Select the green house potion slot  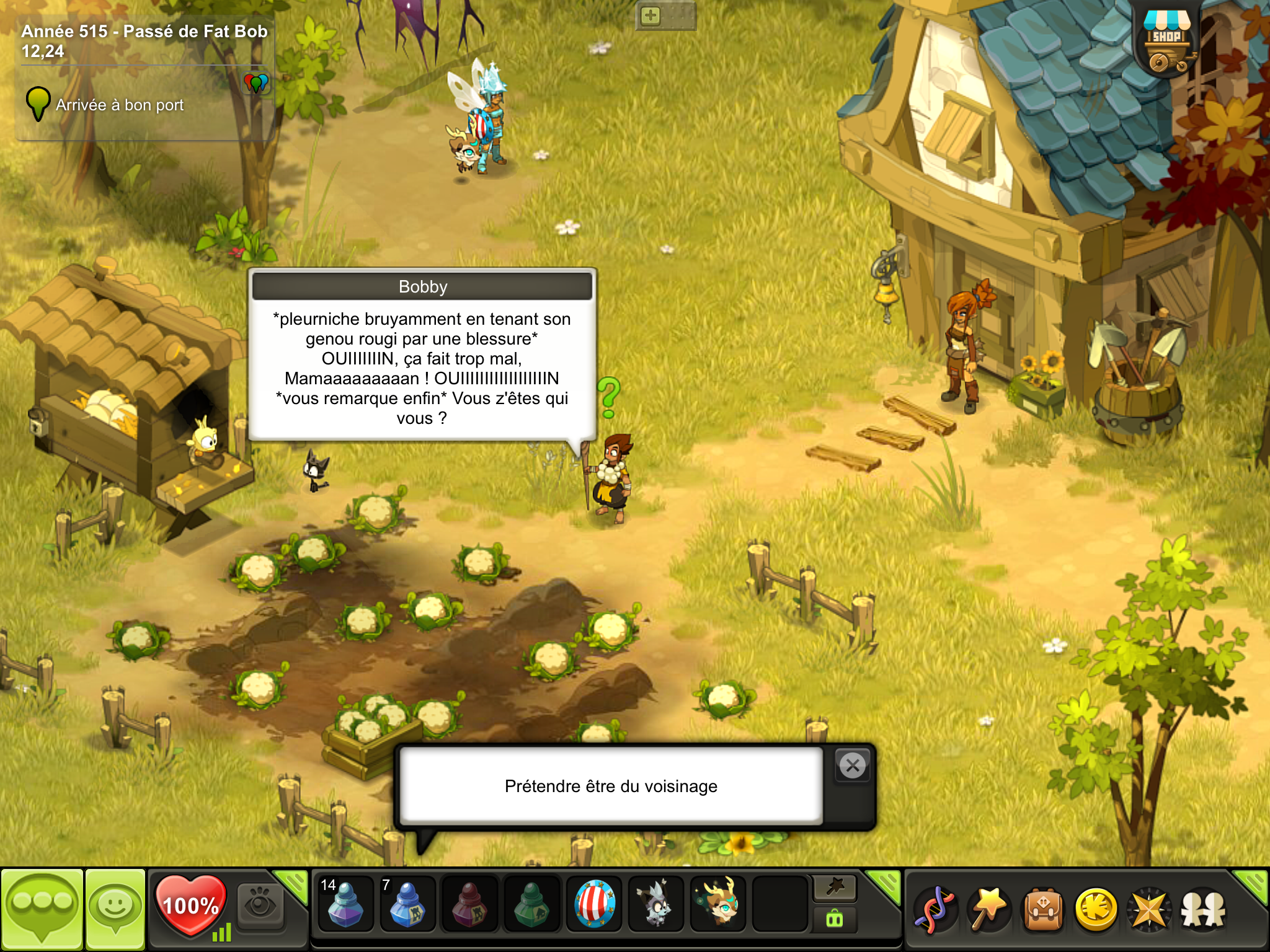tap(531, 905)
